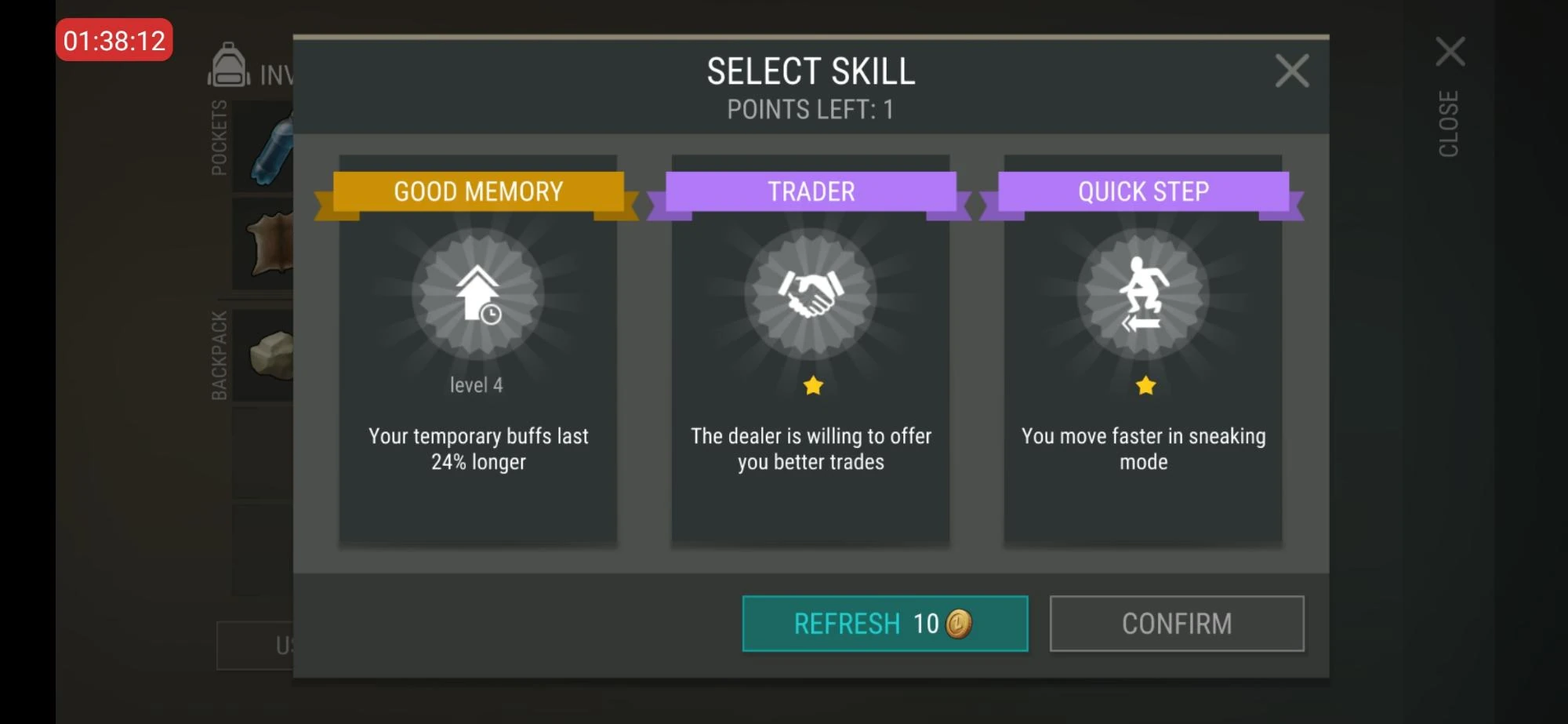Click the star under the Trader skill
Image resolution: width=1568 pixels, height=724 pixels.
click(x=811, y=384)
